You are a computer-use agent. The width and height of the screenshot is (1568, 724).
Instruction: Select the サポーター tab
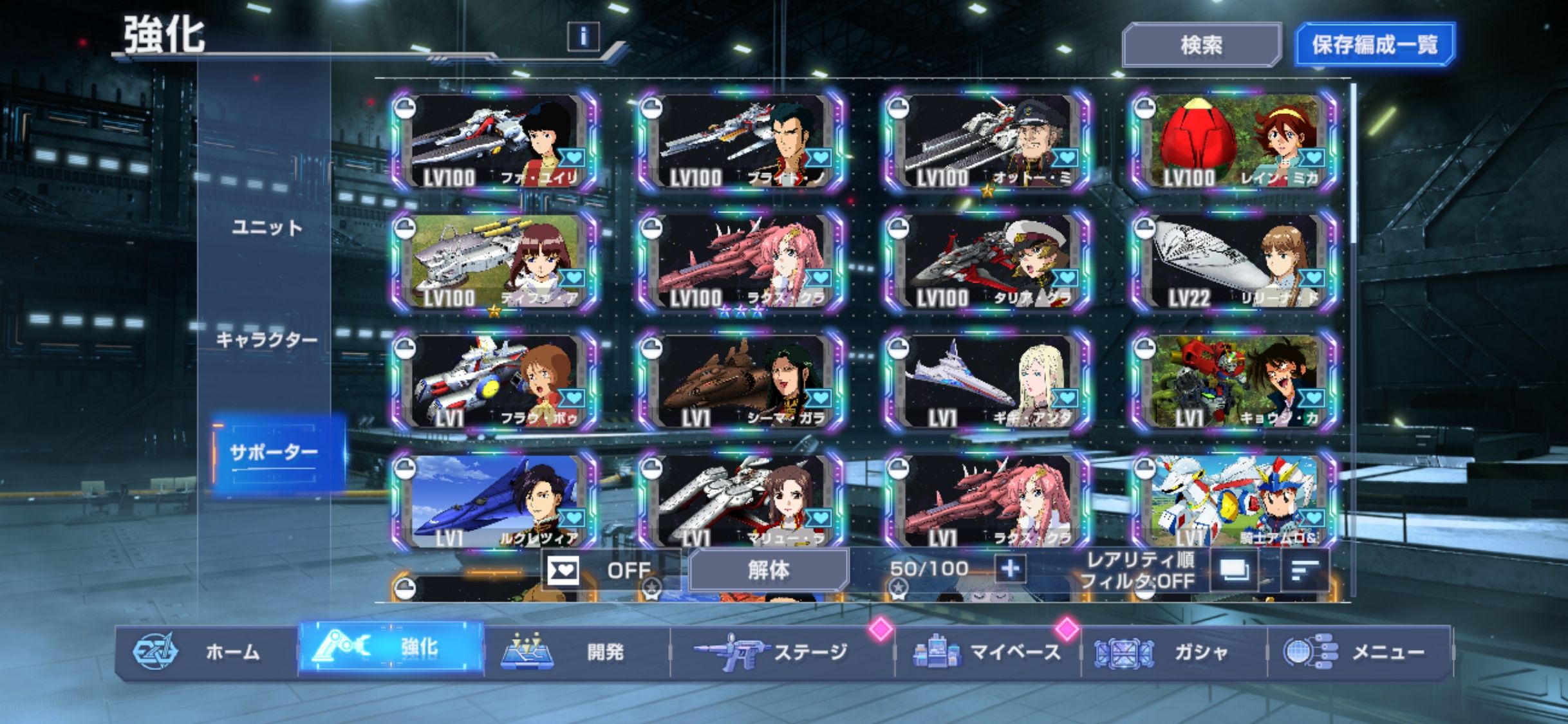click(274, 452)
